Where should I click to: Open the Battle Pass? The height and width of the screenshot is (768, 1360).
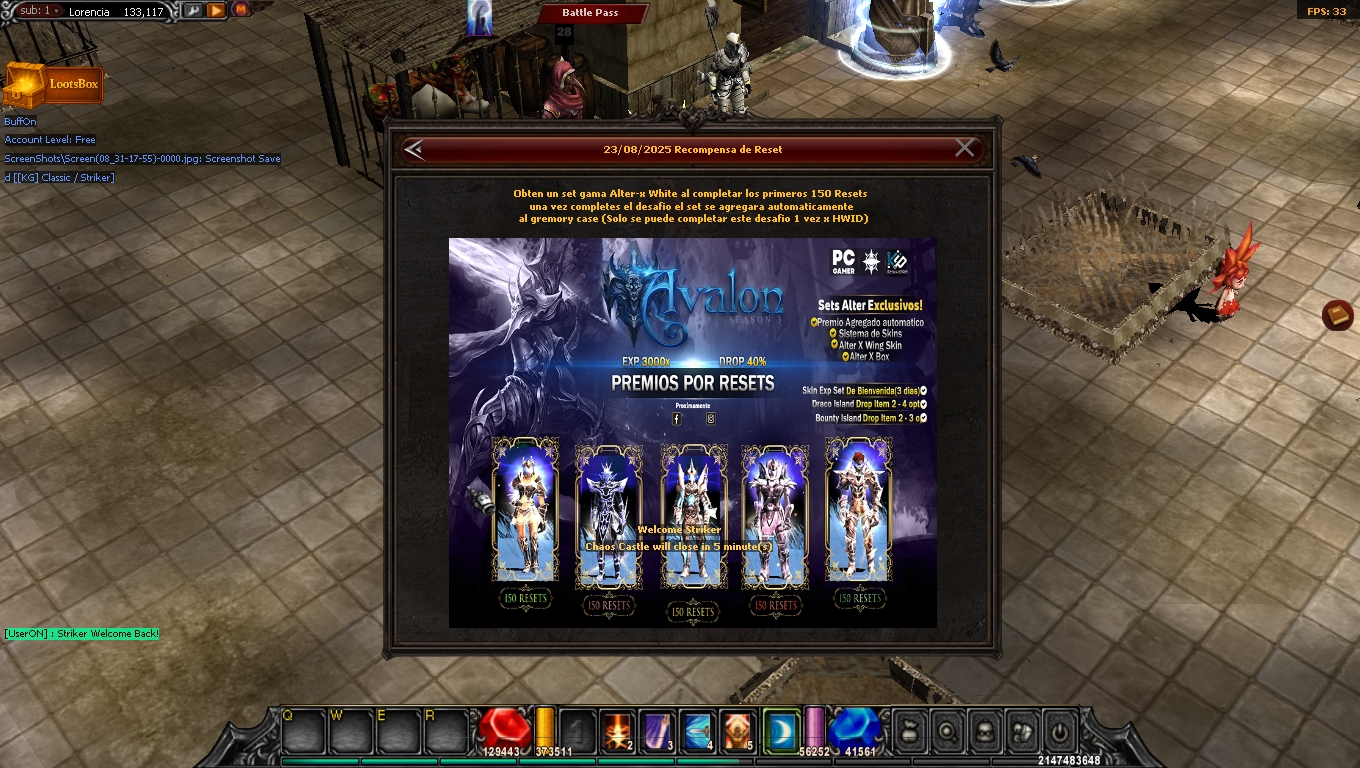[591, 13]
